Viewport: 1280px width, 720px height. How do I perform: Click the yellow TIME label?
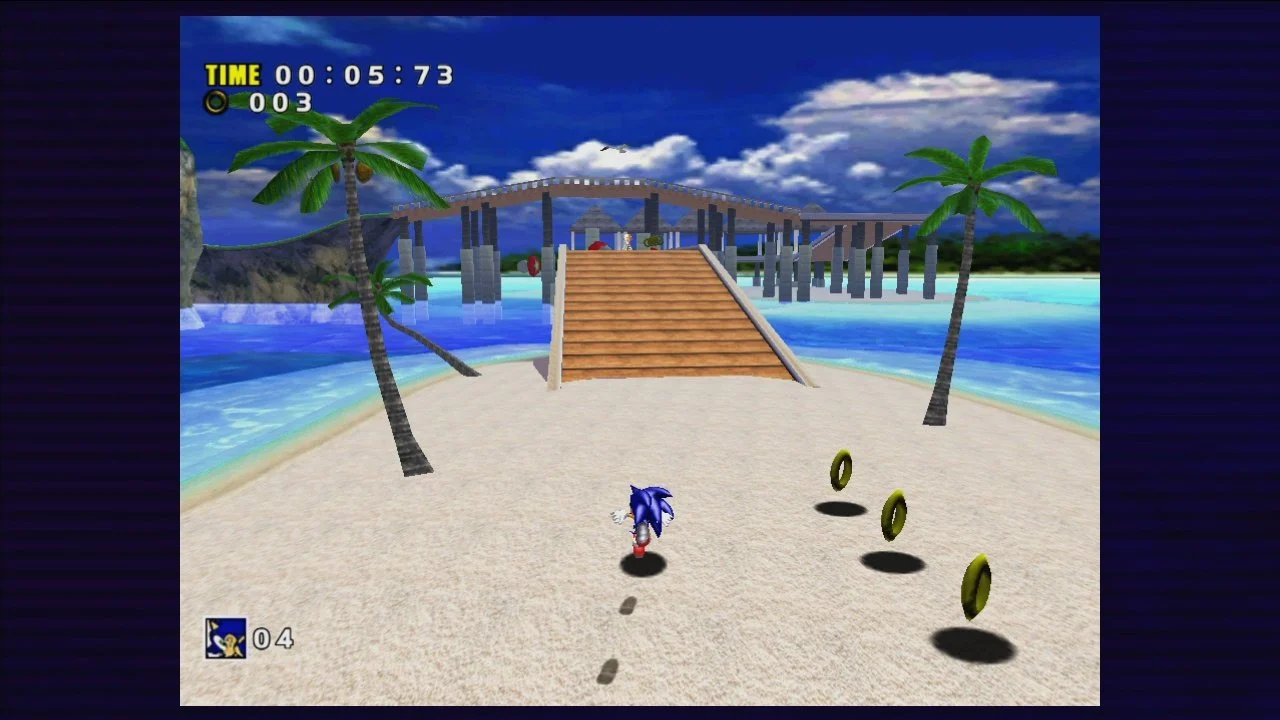point(231,74)
